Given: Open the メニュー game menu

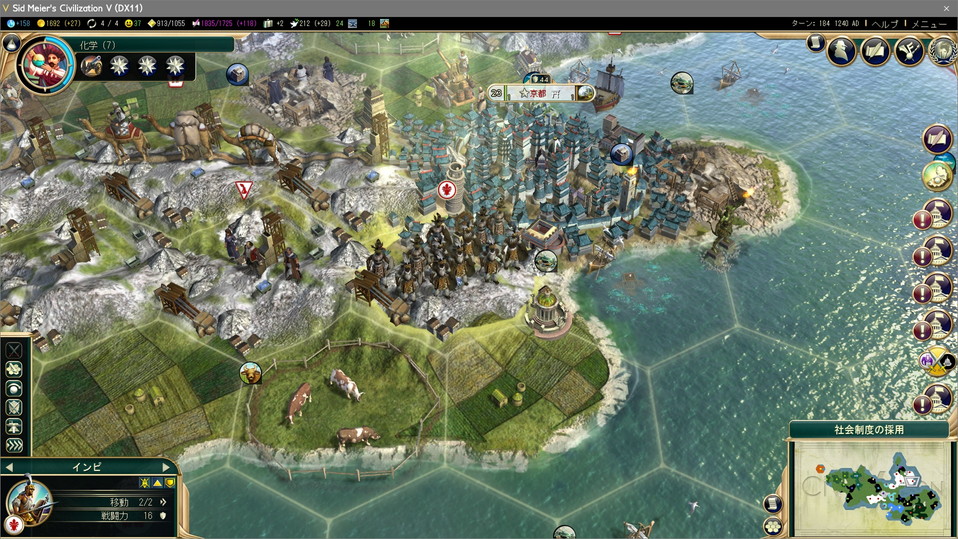Looking at the screenshot, I should 929,23.
